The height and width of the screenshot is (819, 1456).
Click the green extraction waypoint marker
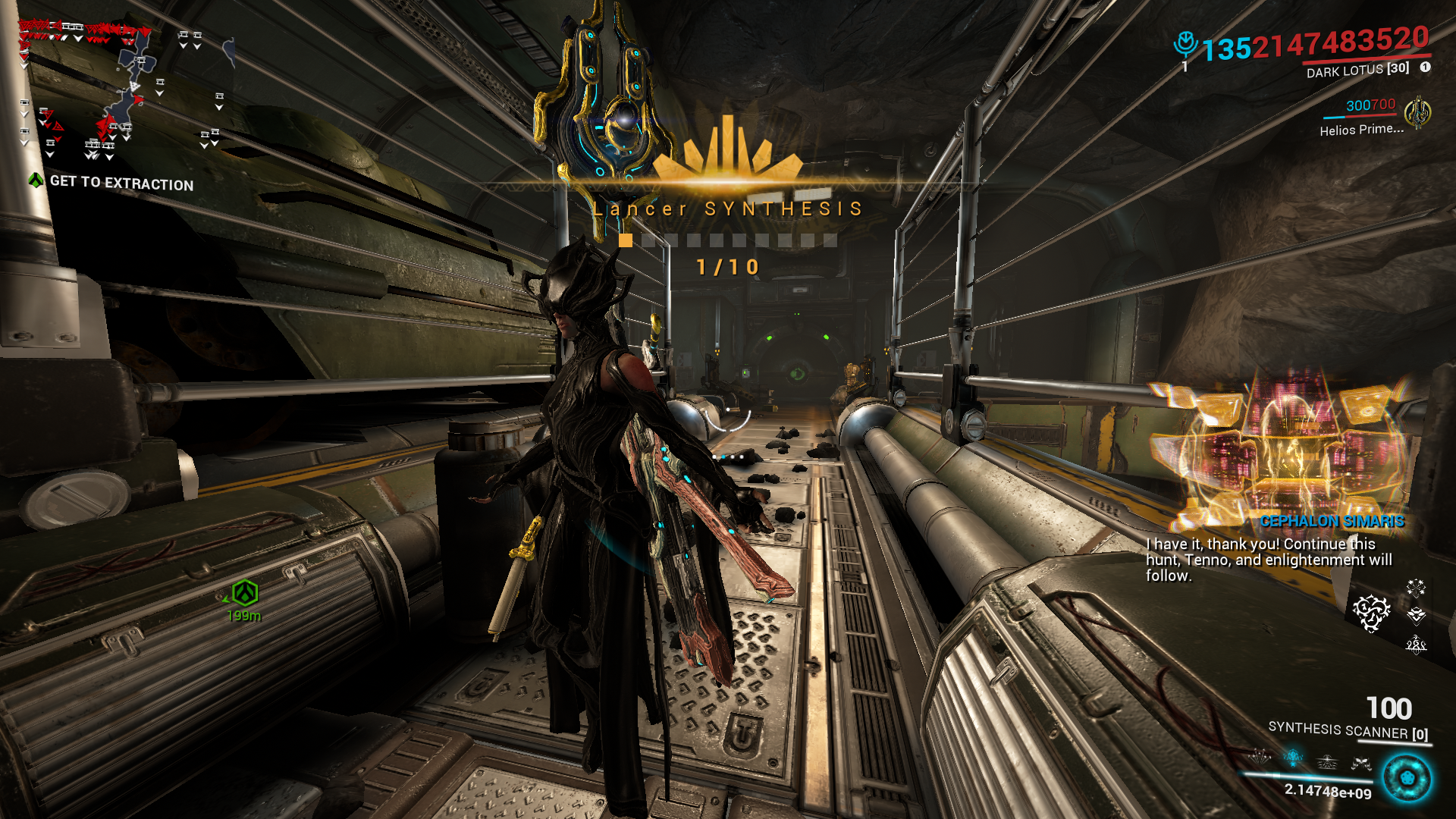[245, 592]
